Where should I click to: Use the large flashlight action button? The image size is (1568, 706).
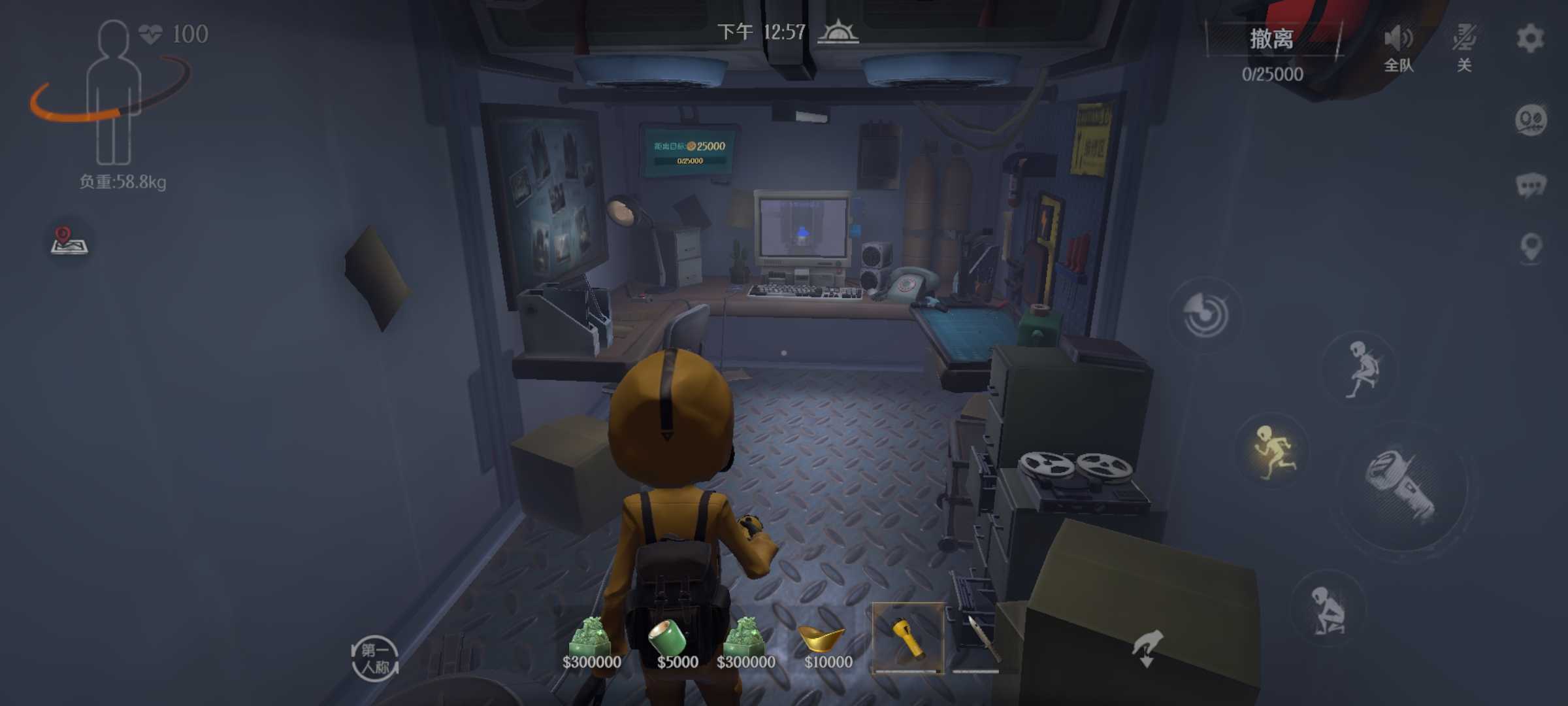click(x=1401, y=486)
